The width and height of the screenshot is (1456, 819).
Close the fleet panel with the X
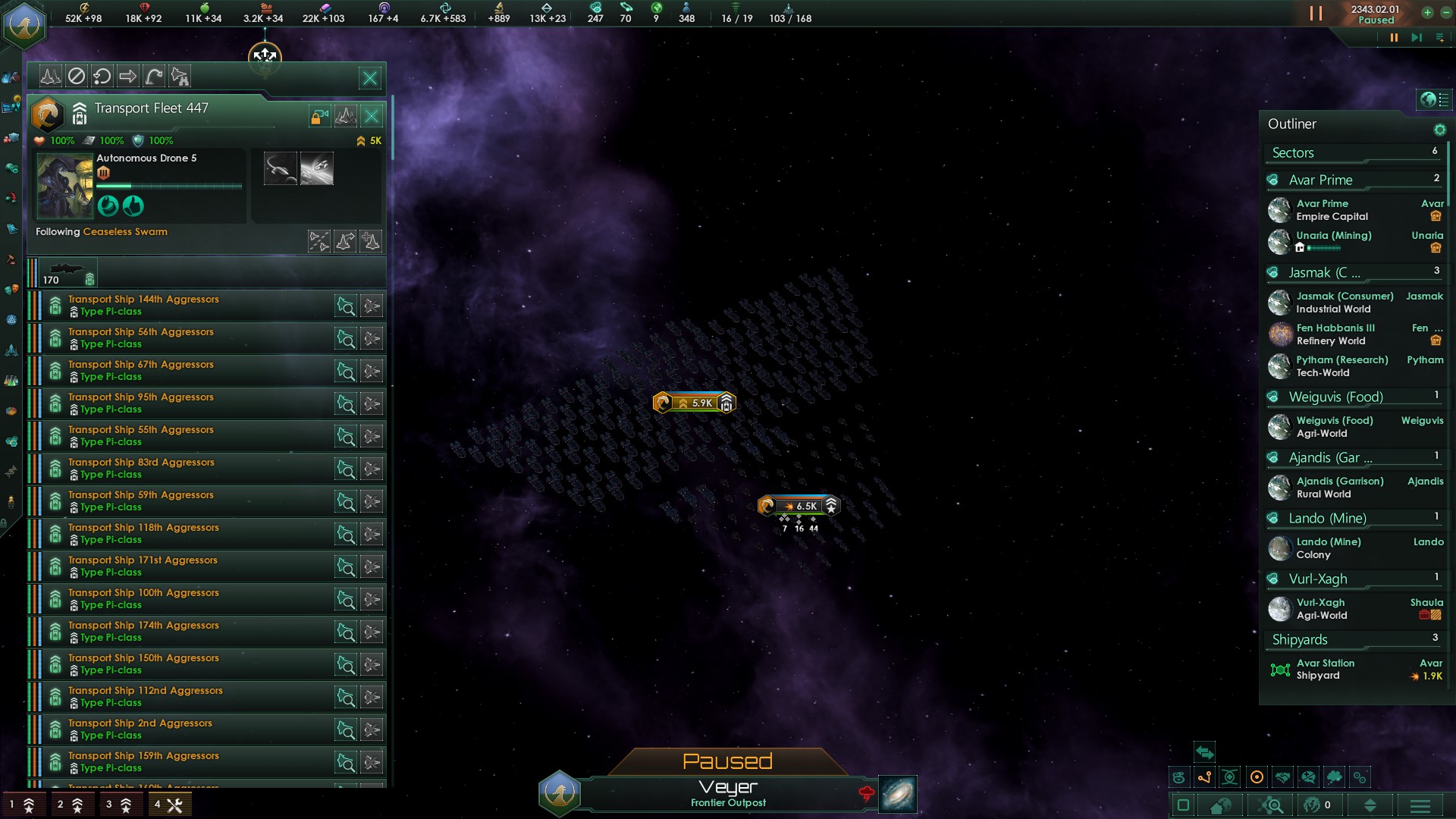[x=370, y=78]
